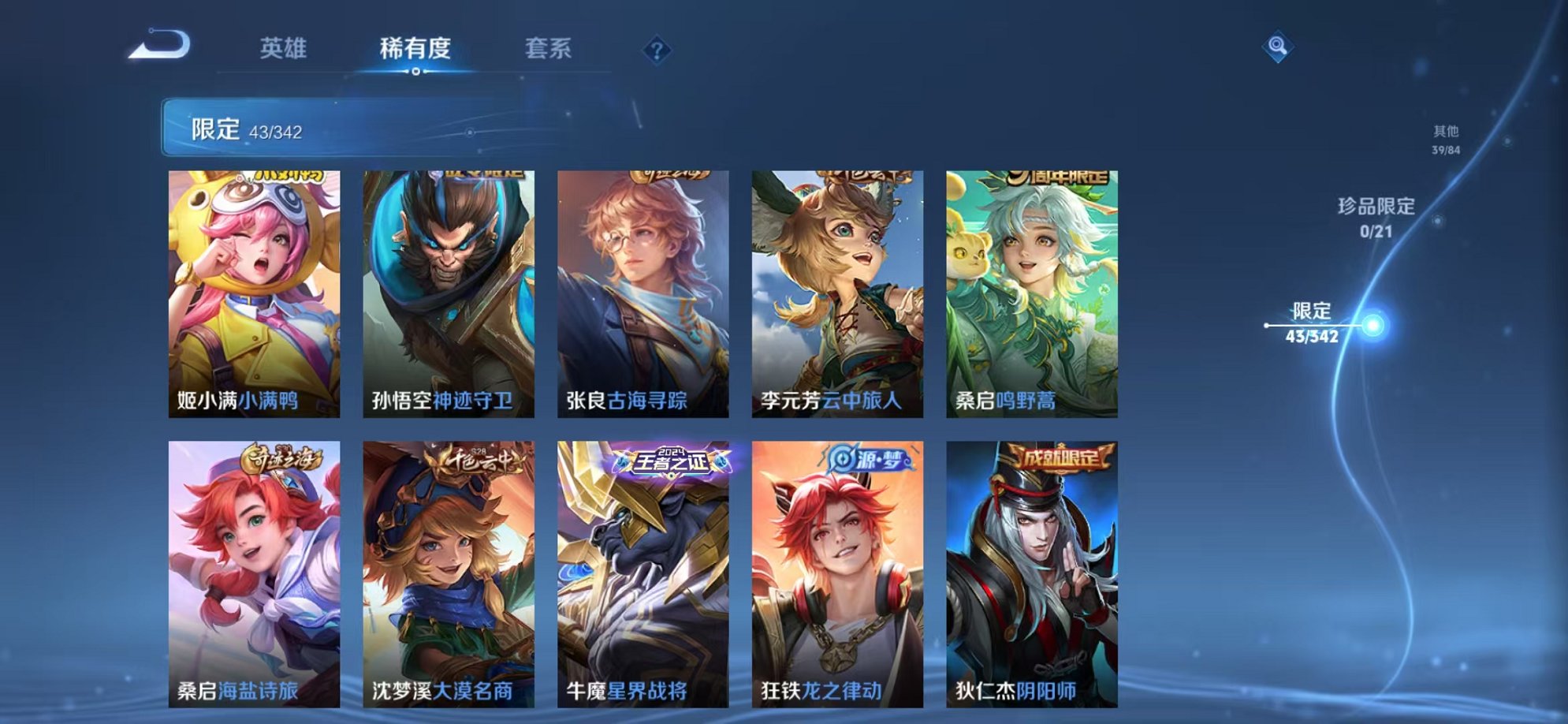
Task: Switch to the 套系 tab
Action: click(x=549, y=49)
